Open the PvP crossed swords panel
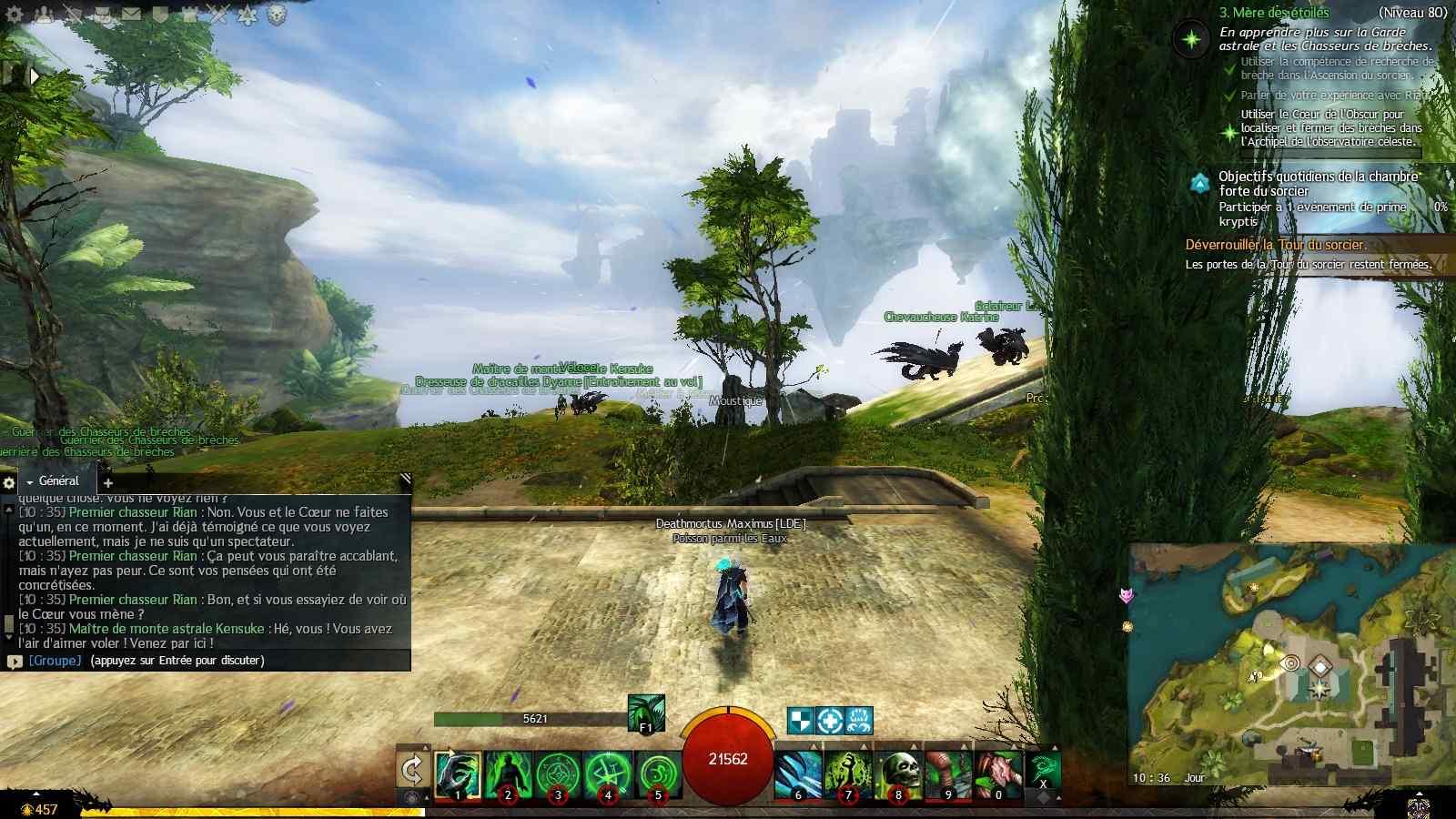Viewport: 1456px width, 819px height. click(218, 14)
